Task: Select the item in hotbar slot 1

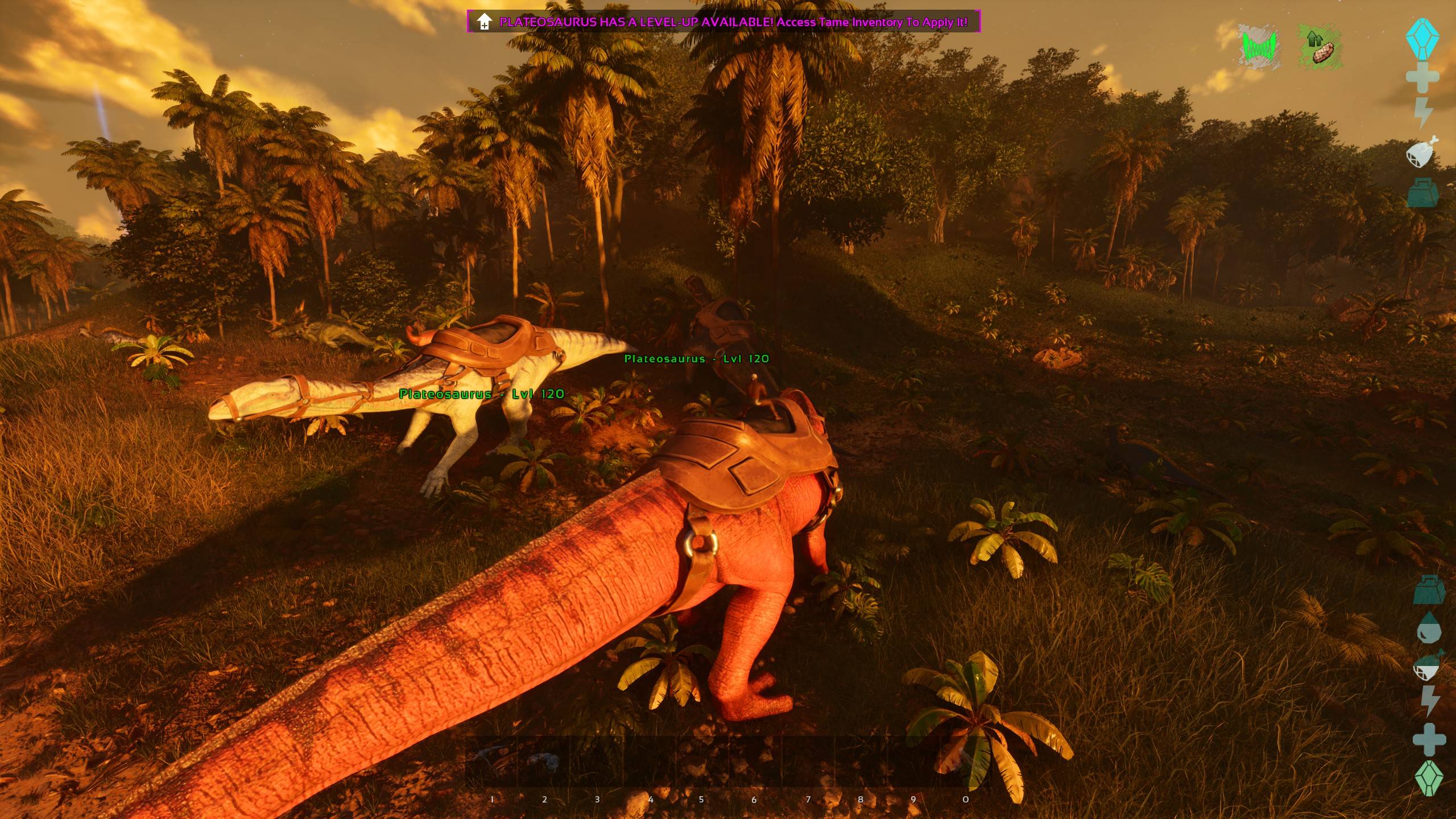Action: tap(491, 762)
